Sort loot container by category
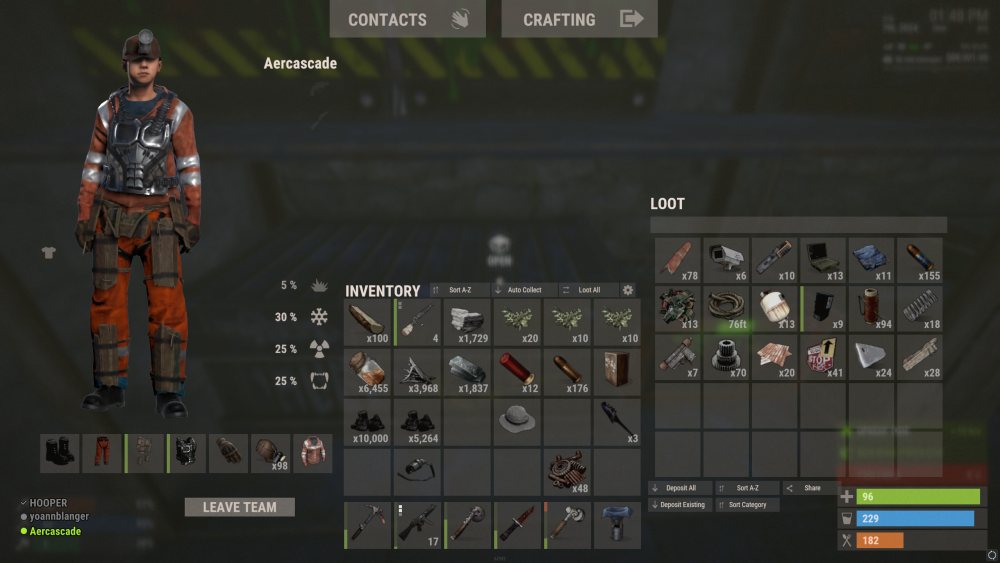Image resolution: width=1000 pixels, height=563 pixels. 747,505
